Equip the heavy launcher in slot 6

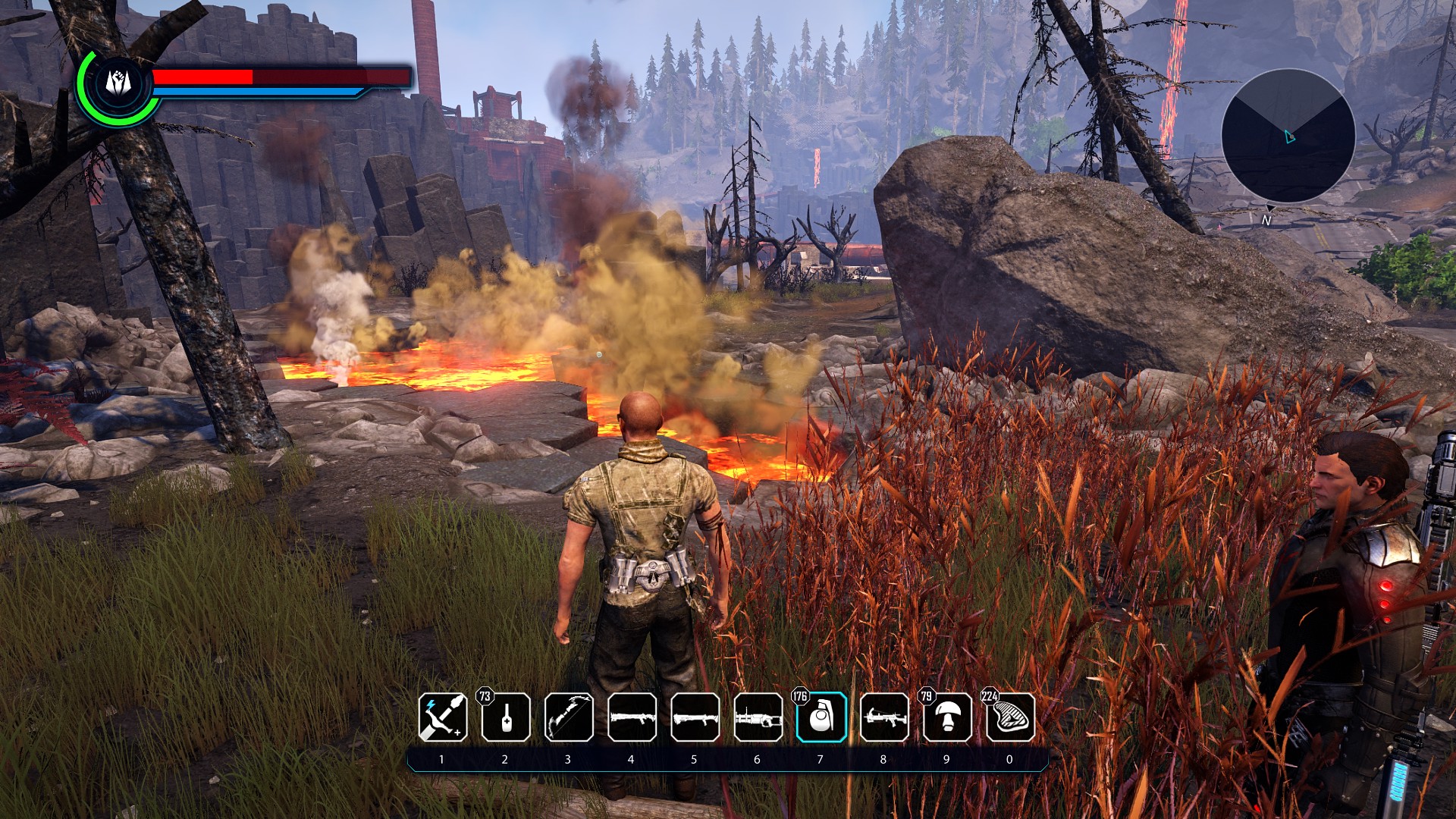tap(758, 717)
